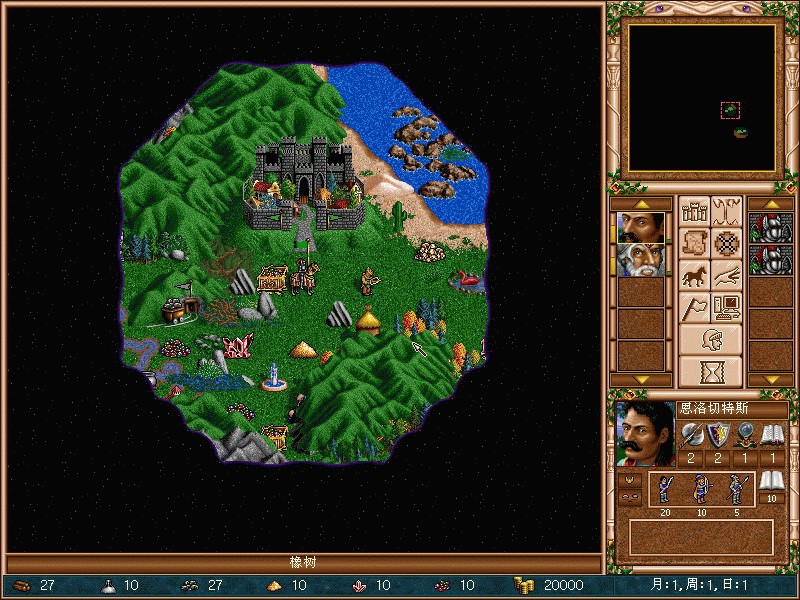Click the castle towers button
The width and height of the screenshot is (800, 600).
click(694, 211)
